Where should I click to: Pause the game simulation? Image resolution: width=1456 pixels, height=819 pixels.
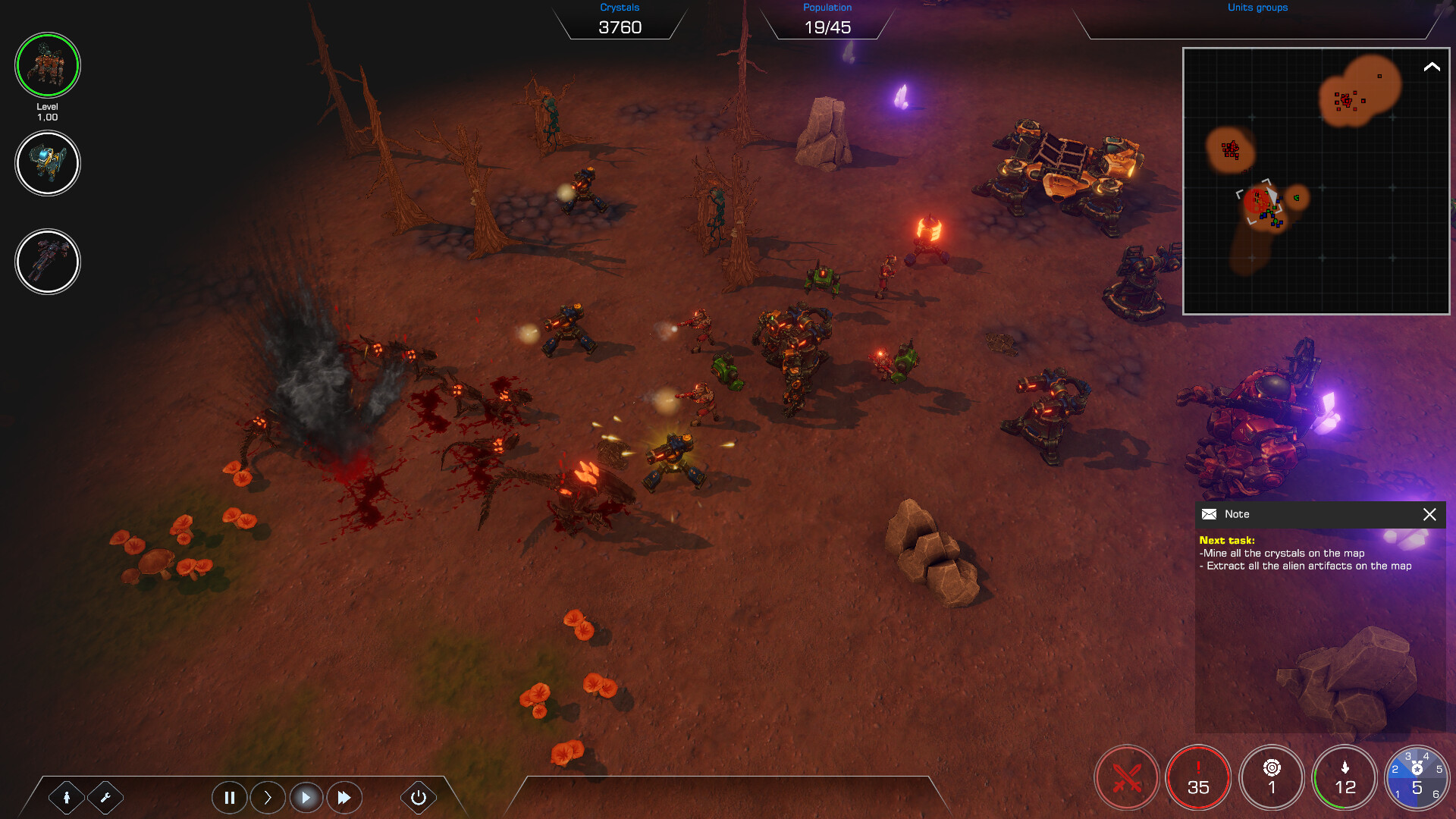pyautogui.click(x=230, y=797)
